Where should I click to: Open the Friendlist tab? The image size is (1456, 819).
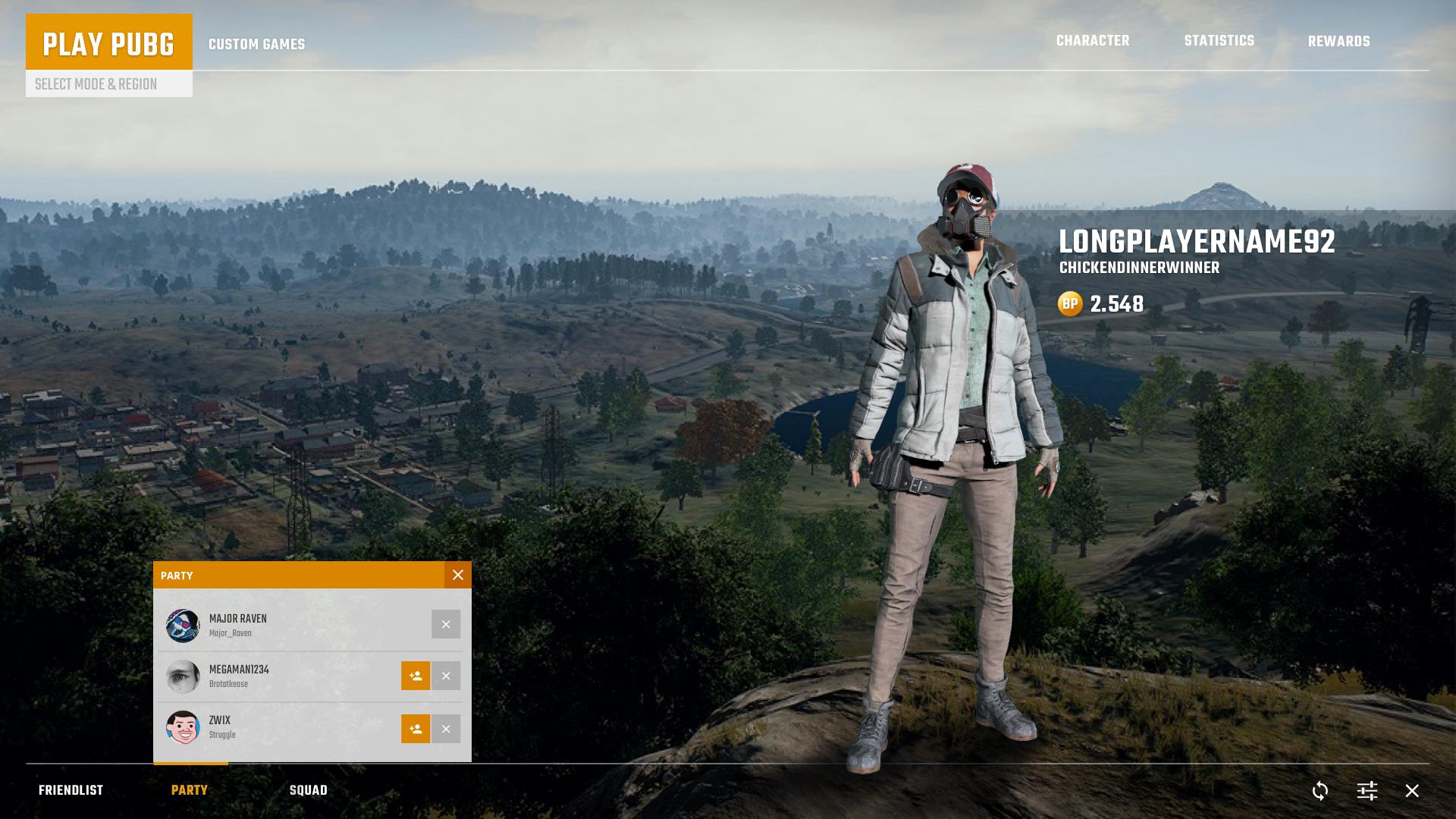point(72,789)
